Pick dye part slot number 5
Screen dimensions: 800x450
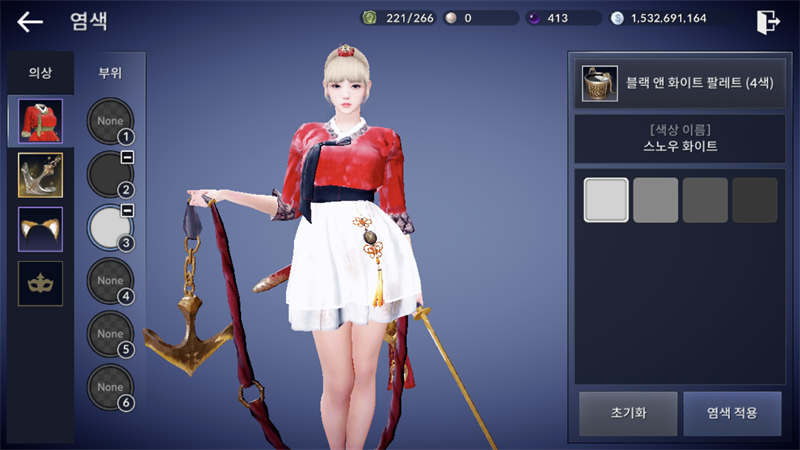tap(110, 333)
